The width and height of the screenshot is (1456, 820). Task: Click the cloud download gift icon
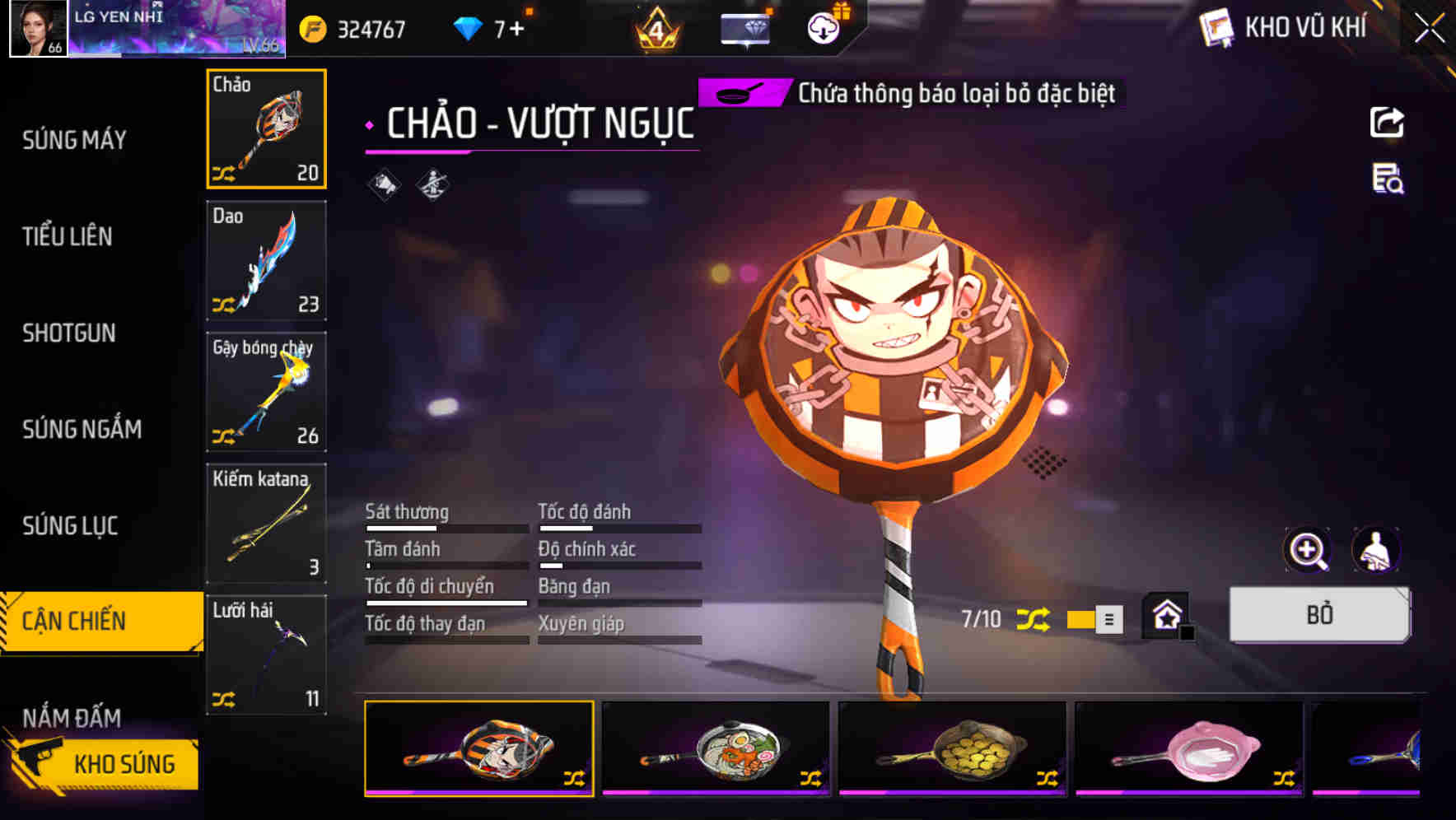pyautogui.click(x=821, y=28)
